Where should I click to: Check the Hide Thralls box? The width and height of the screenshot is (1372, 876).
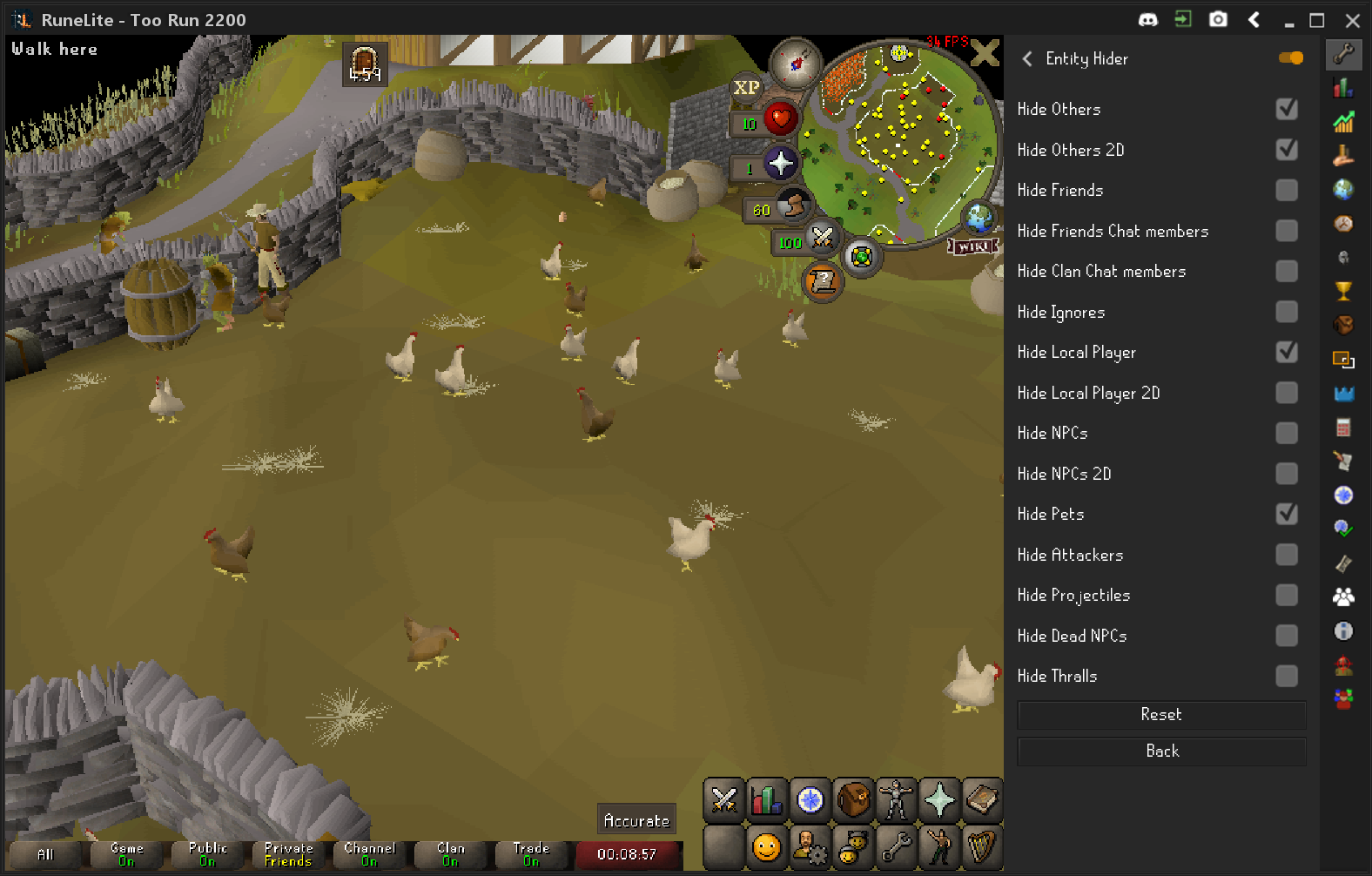coord(1286,676)
